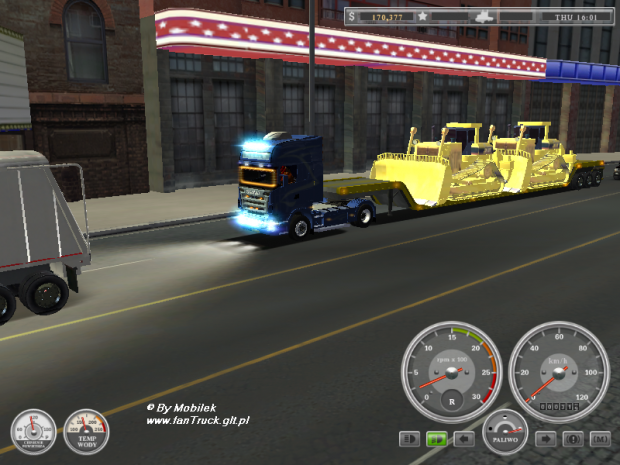Toggle the dipped headlights button
Image resolution: width=620 pixels, height=465 pixels.
[x=409, y=438]
